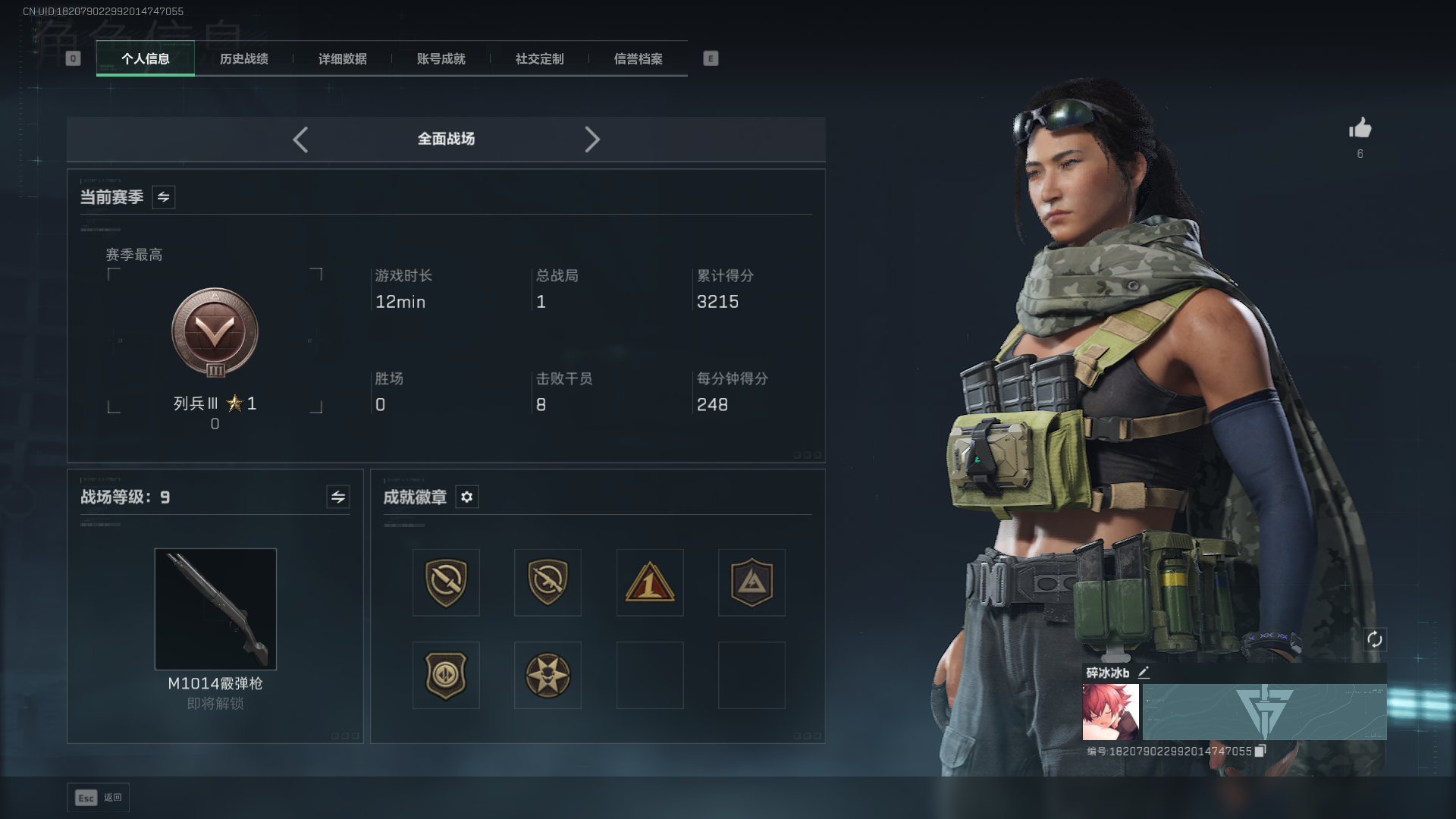
Task: Switch to the 个人信息 tab
Action: (x=145, y=58)
